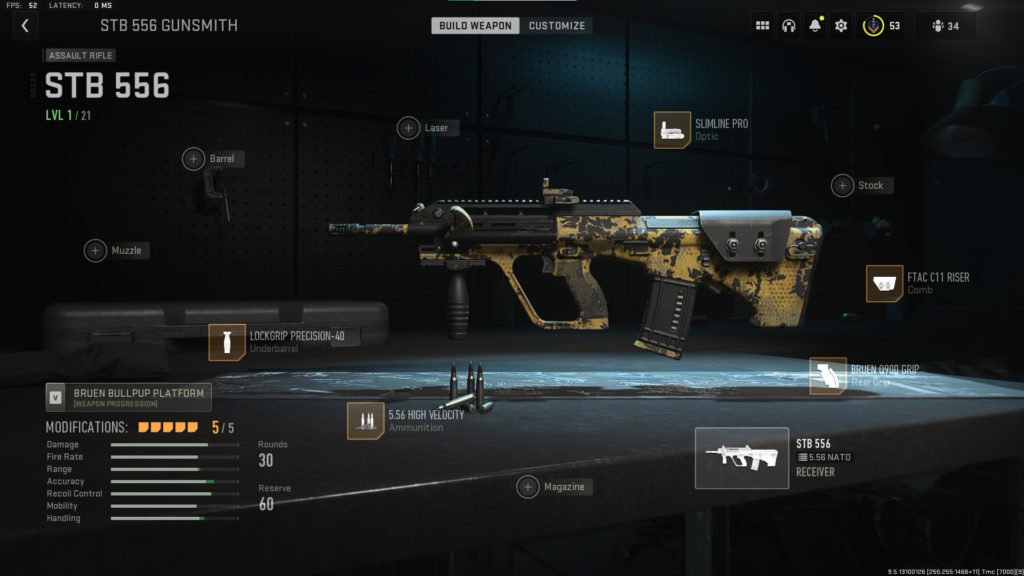Go back using the top-left arrow
Screen dimensions: 1024x576
(x=24, y=26)
